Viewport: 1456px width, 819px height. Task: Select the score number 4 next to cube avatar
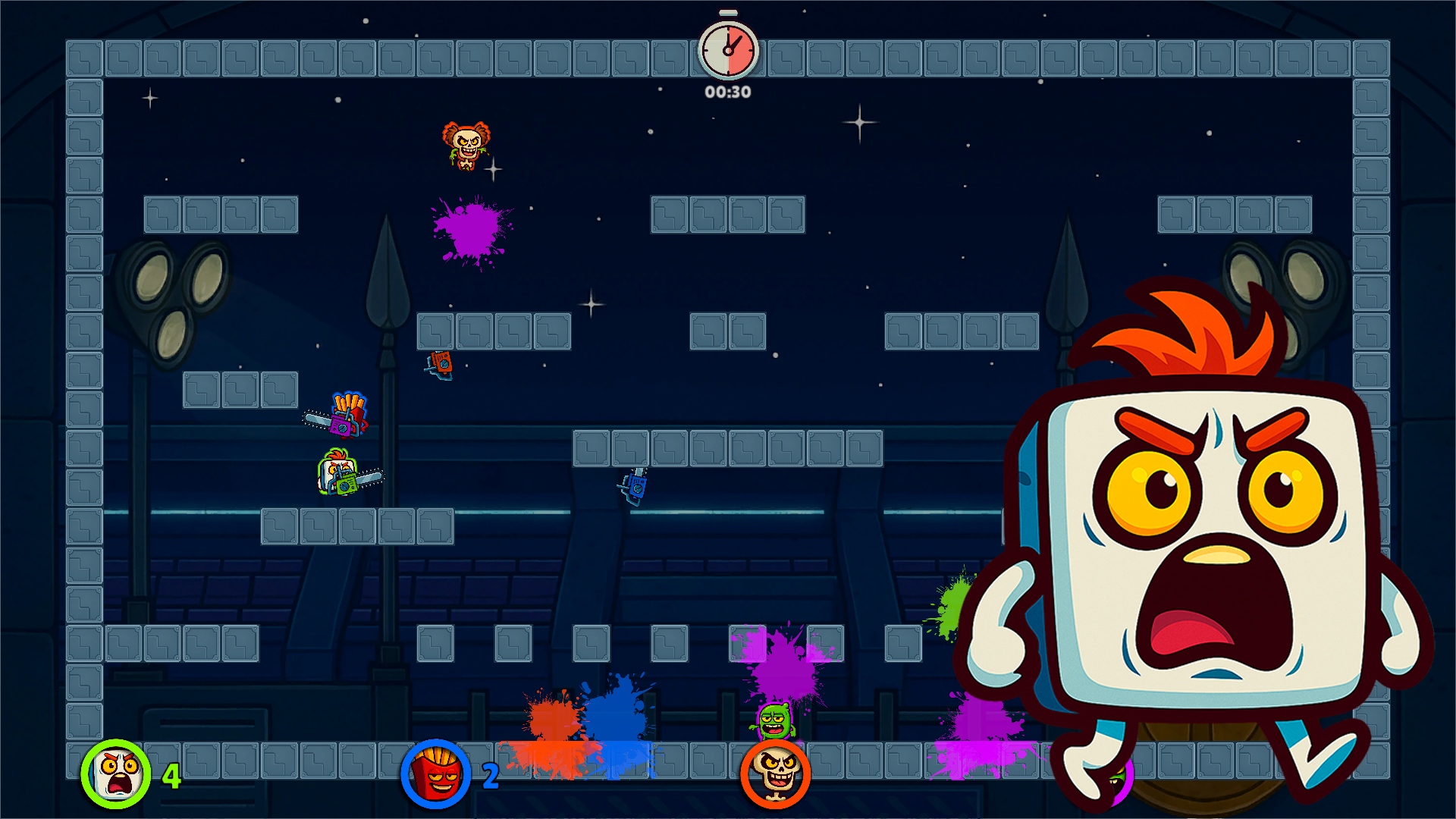point(171,775)
